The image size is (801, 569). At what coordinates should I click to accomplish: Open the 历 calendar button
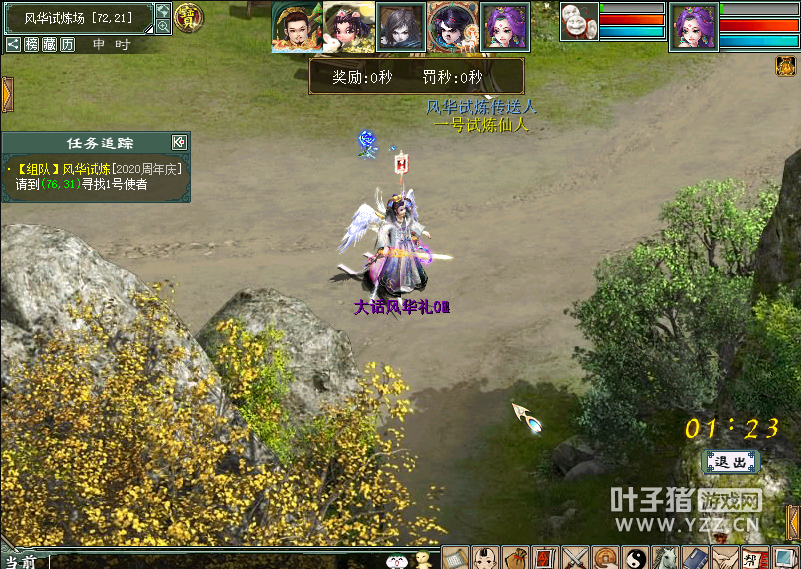(67, 44)
